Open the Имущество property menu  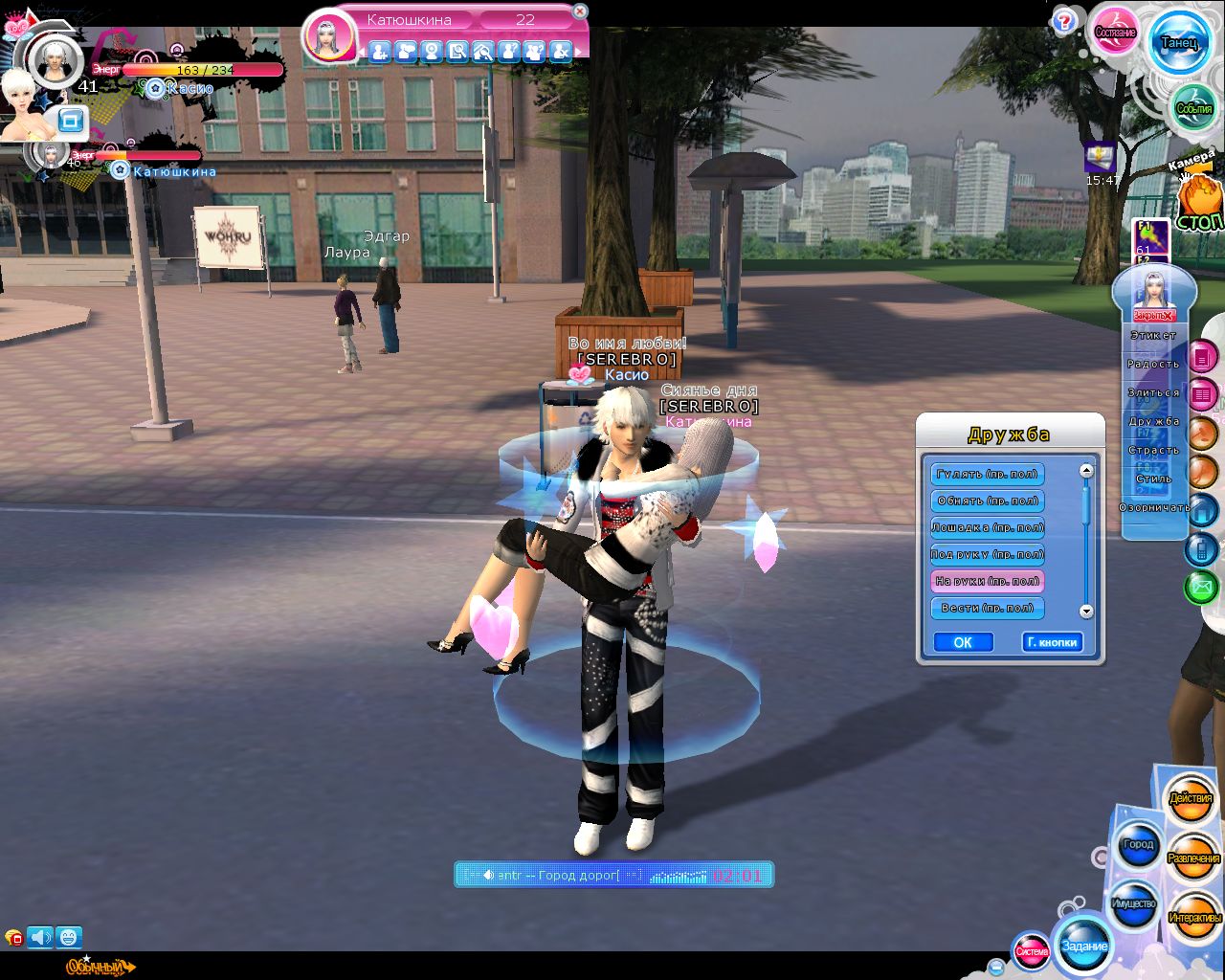click(x=1134, y=903)
